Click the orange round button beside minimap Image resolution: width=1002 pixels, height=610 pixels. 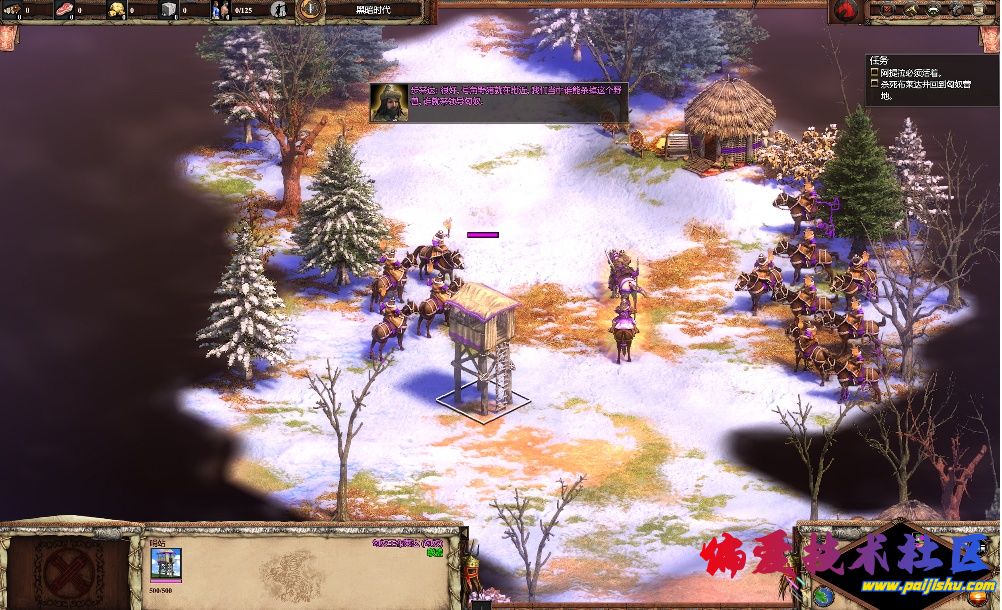tap(976, 598)
